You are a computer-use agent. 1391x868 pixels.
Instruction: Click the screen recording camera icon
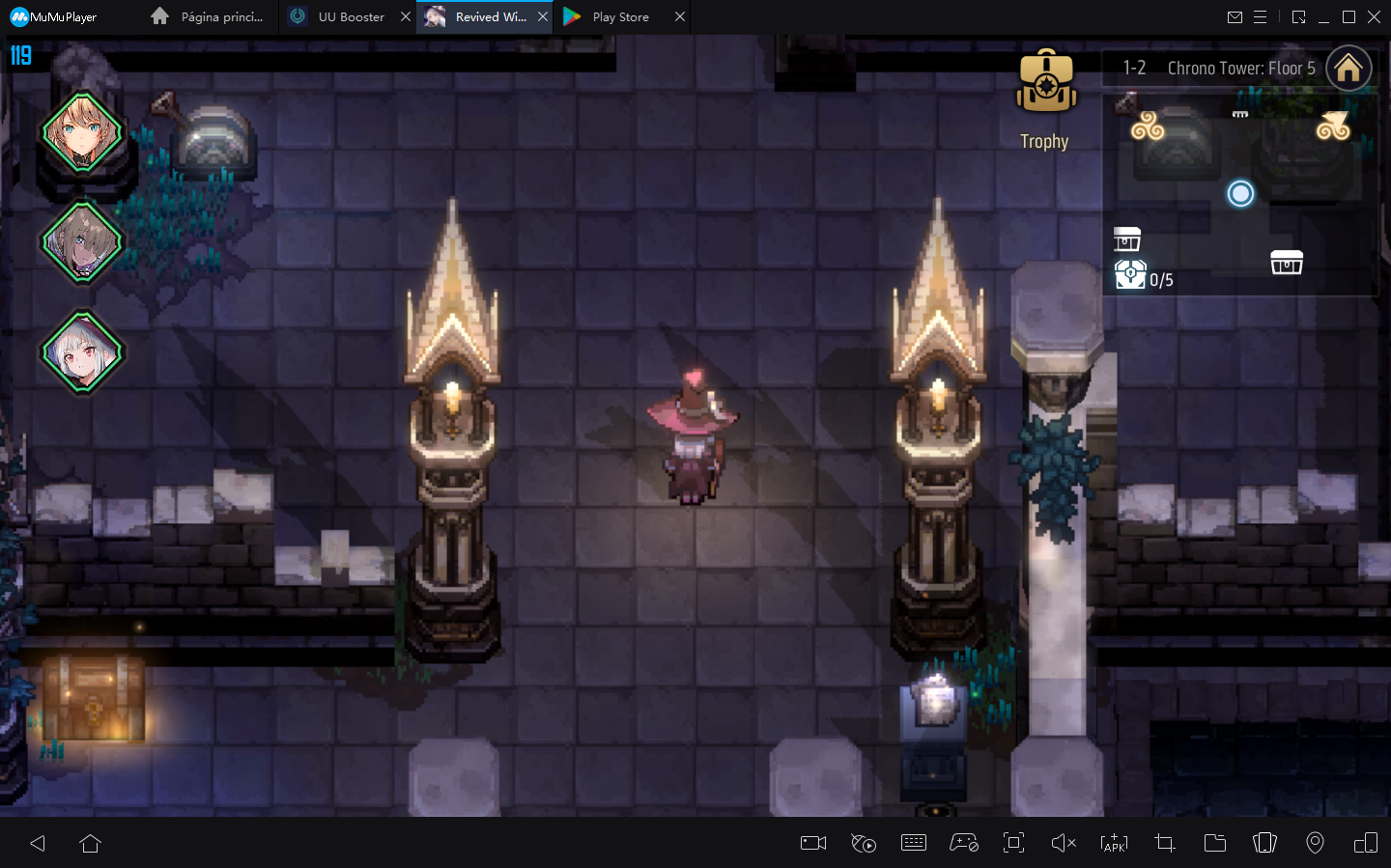(x=812, y=843)
